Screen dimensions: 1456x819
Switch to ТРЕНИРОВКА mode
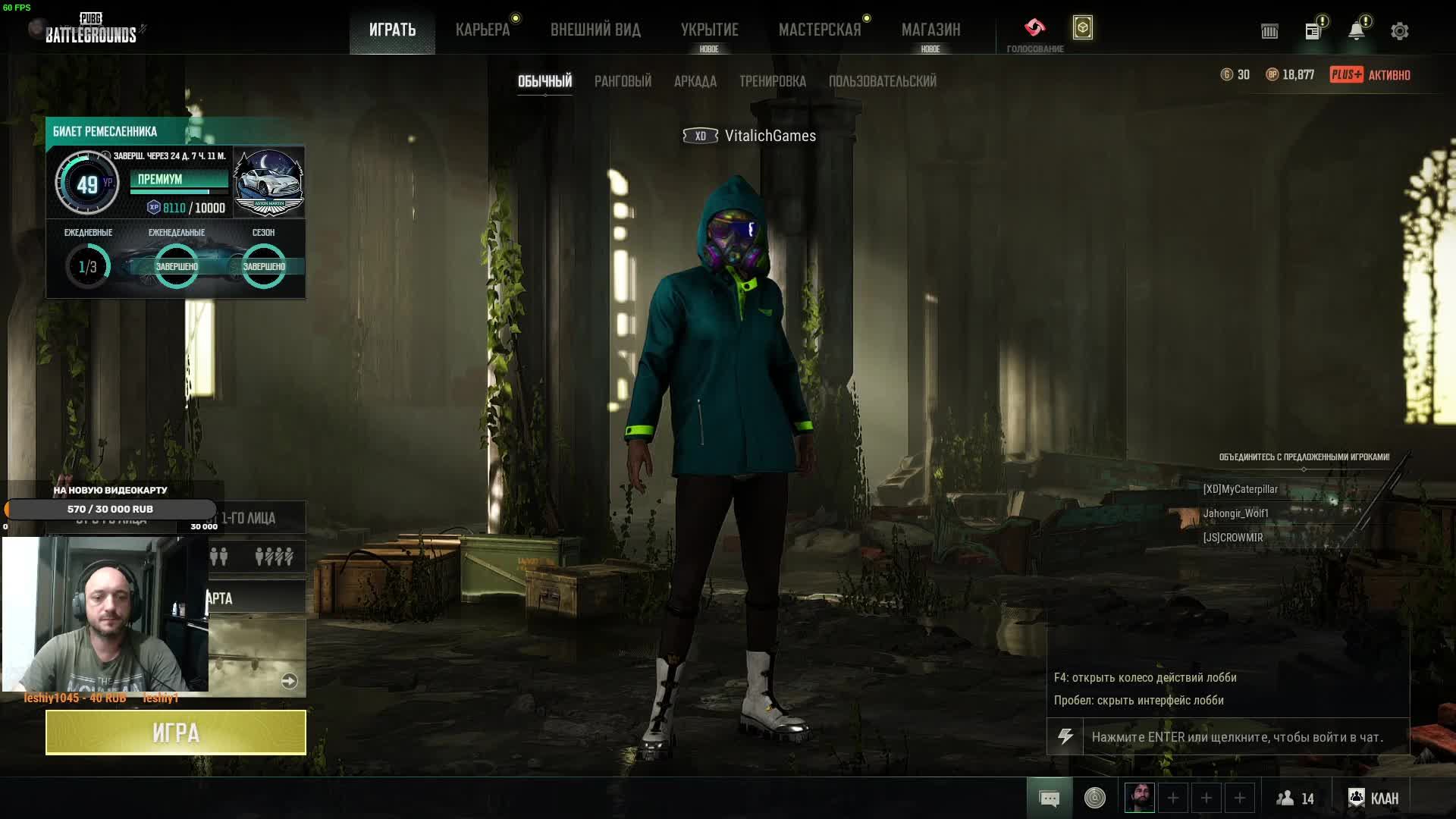coord(772,81)
